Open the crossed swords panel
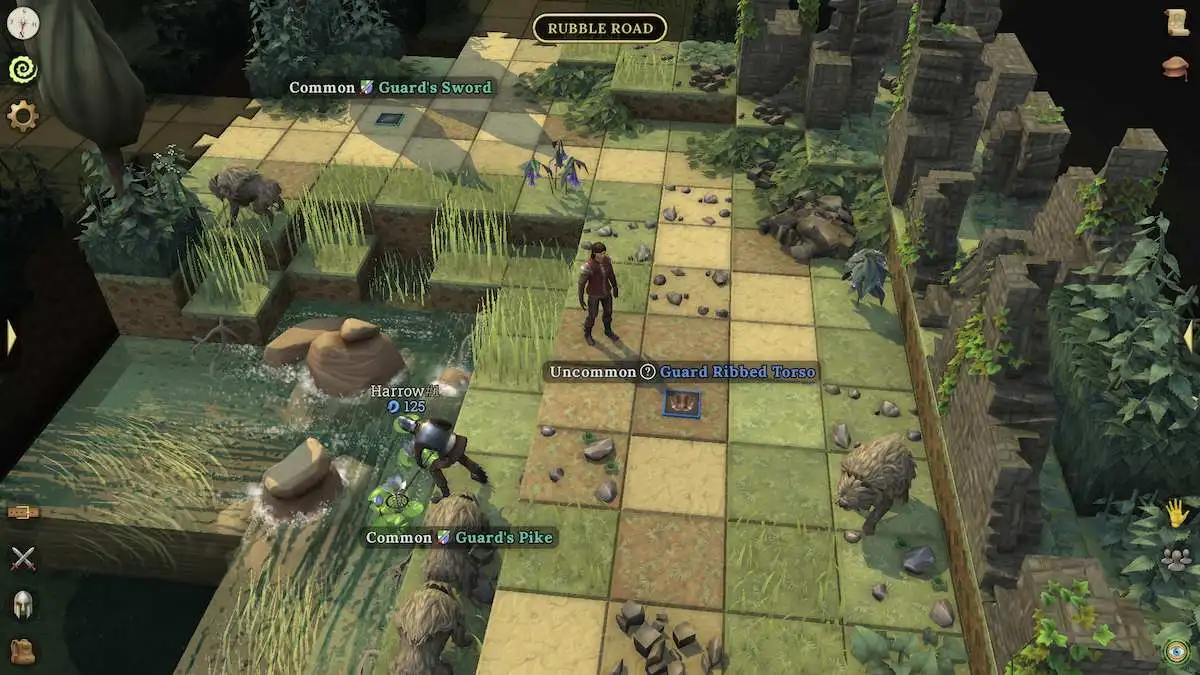 click(22, 558)
